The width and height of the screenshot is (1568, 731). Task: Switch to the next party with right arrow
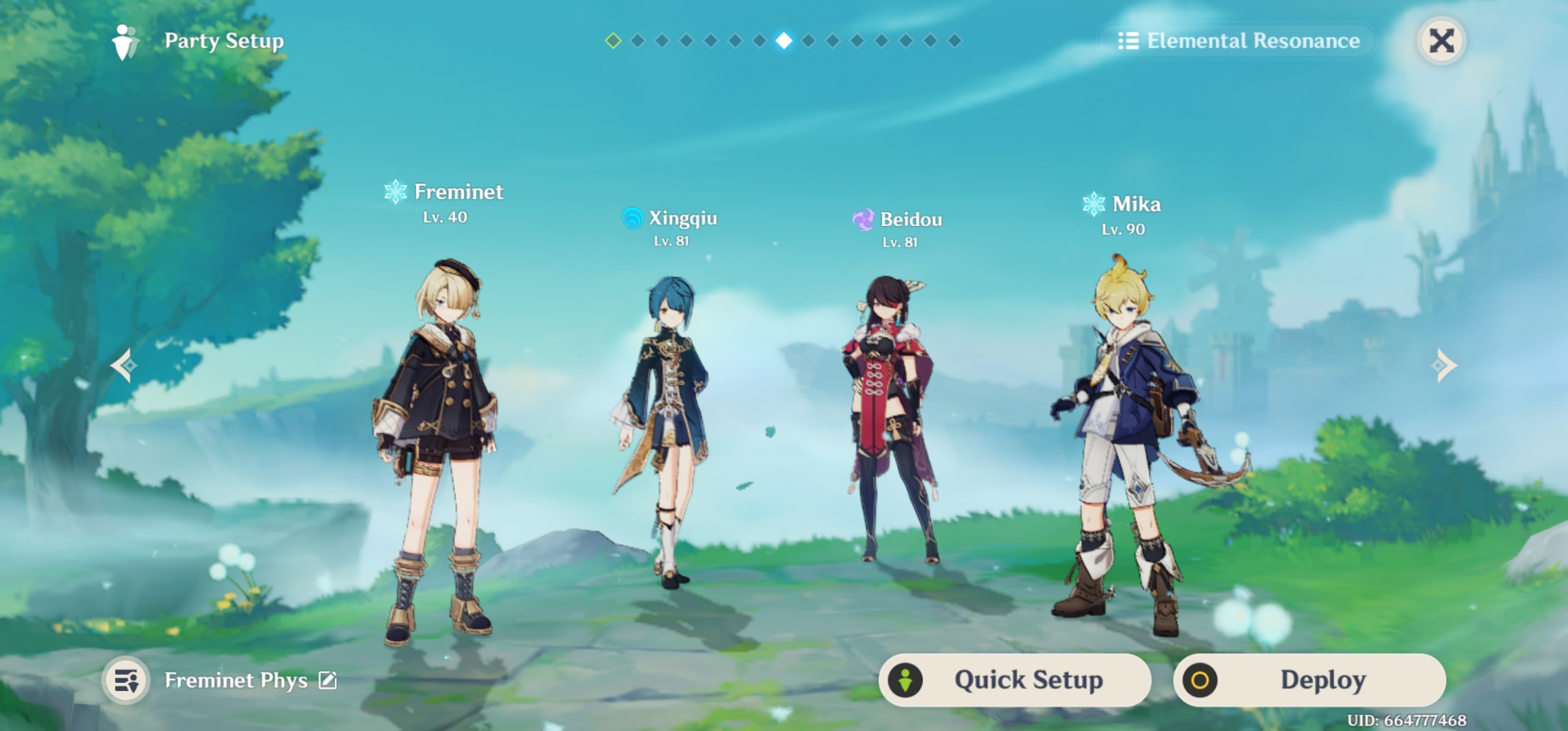[x=1443, y=365]
